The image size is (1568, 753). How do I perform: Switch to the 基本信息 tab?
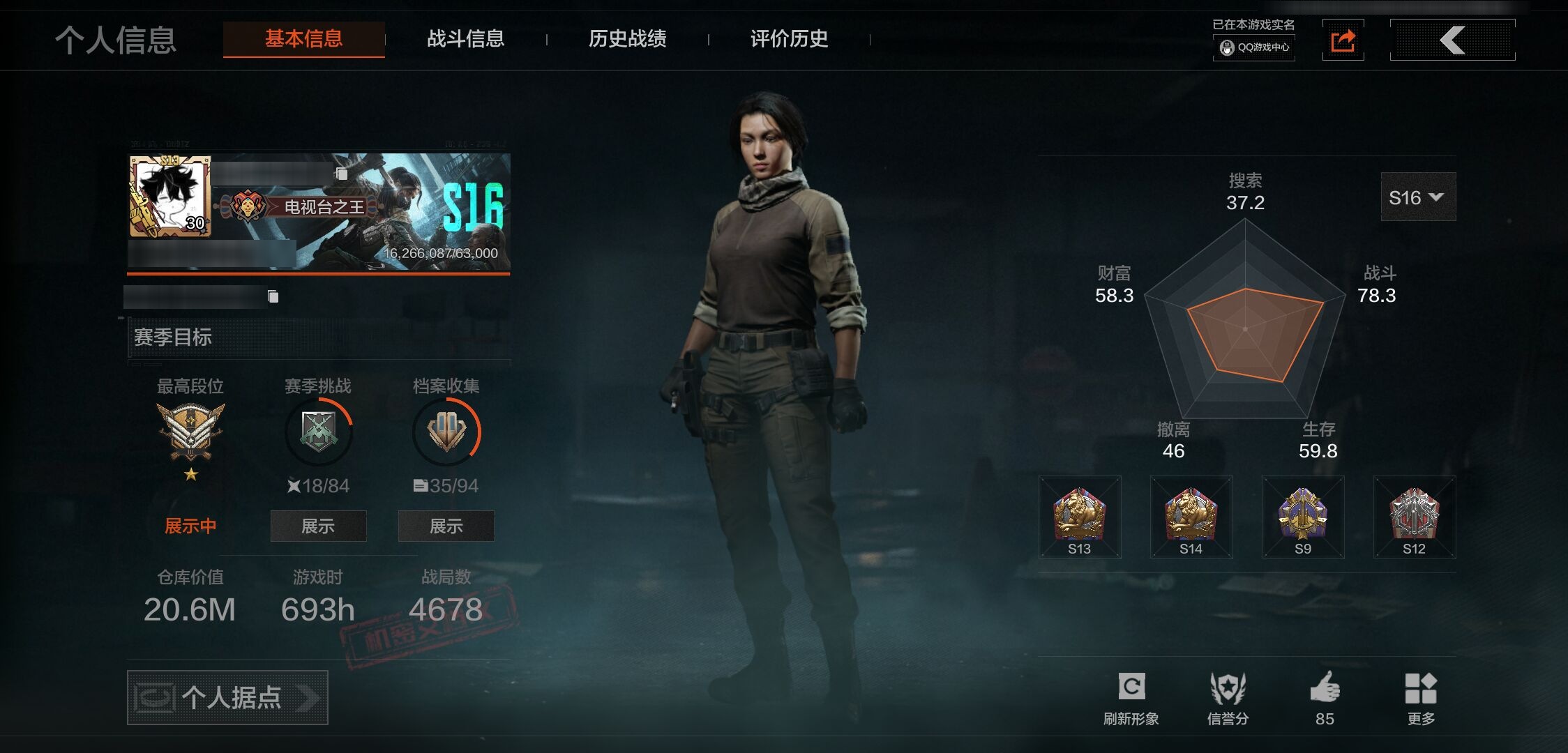pyautogui.click(x=303, y=39)
